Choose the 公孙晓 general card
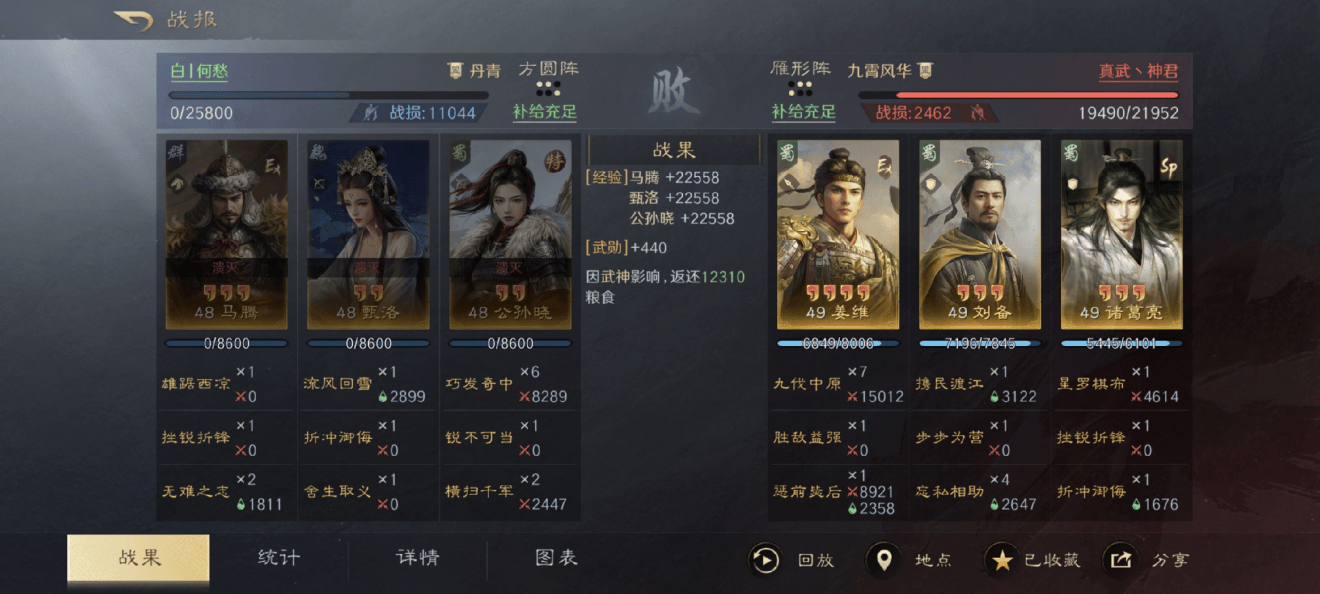The image size is (1320, 594). (x=510, y=234)
